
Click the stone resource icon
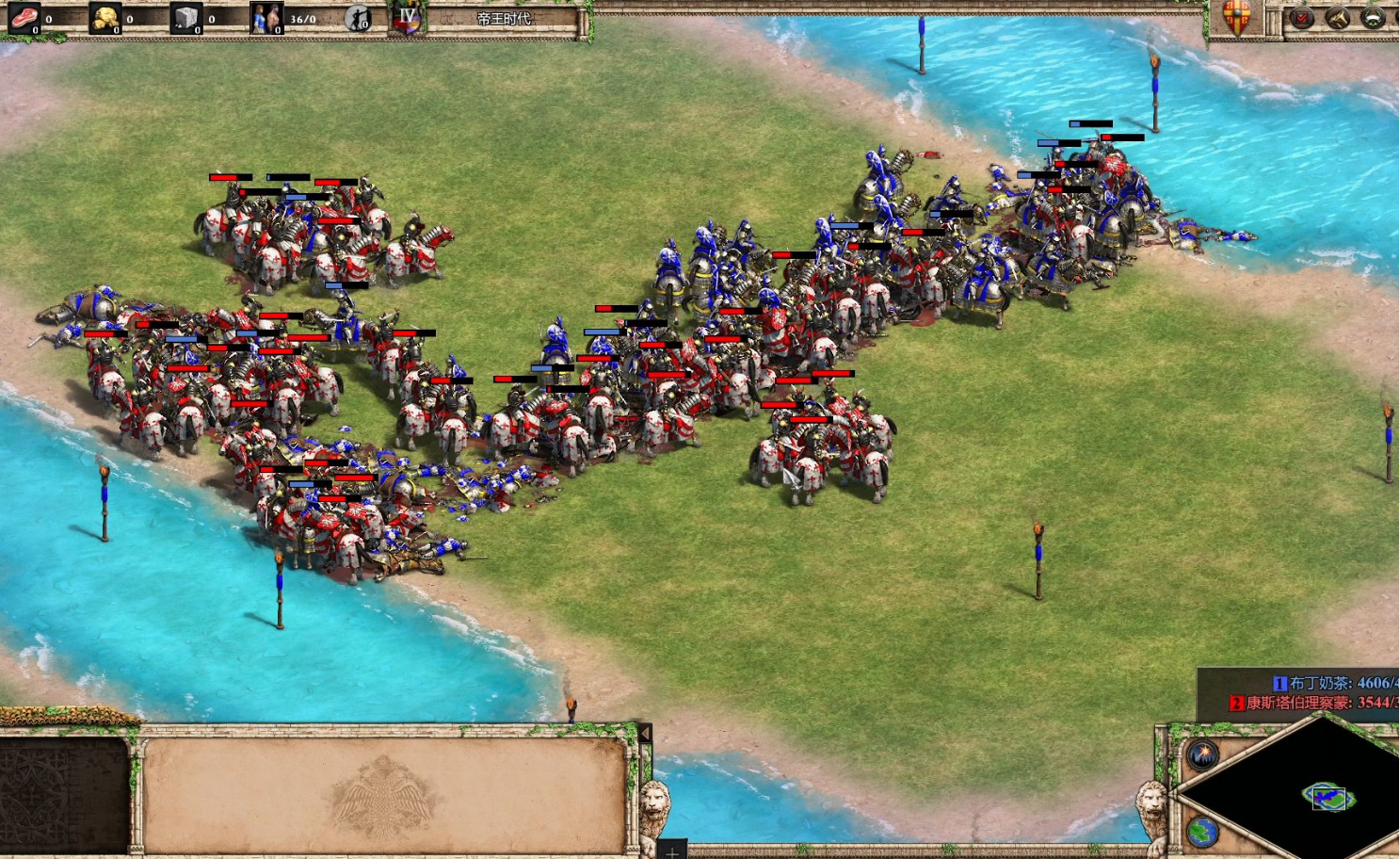(x=185, y=17)
